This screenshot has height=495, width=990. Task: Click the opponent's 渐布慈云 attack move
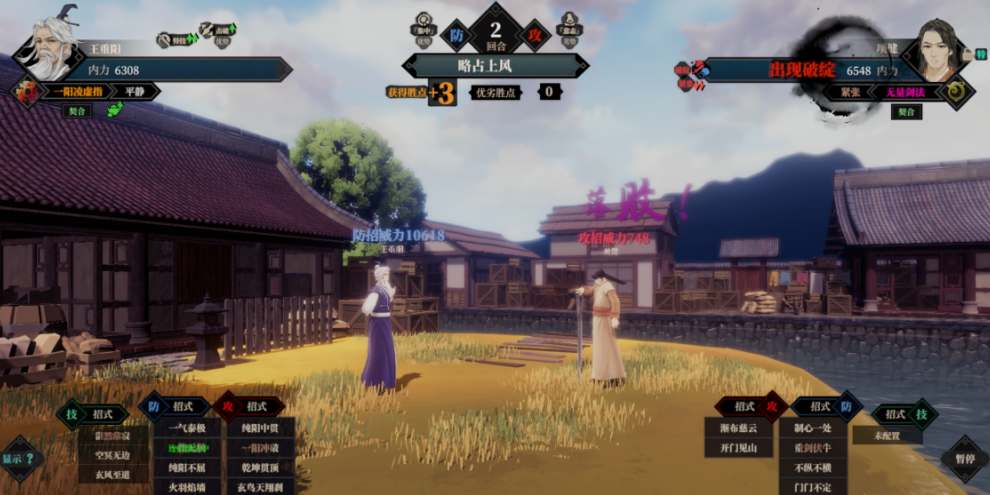pos(738,428)
